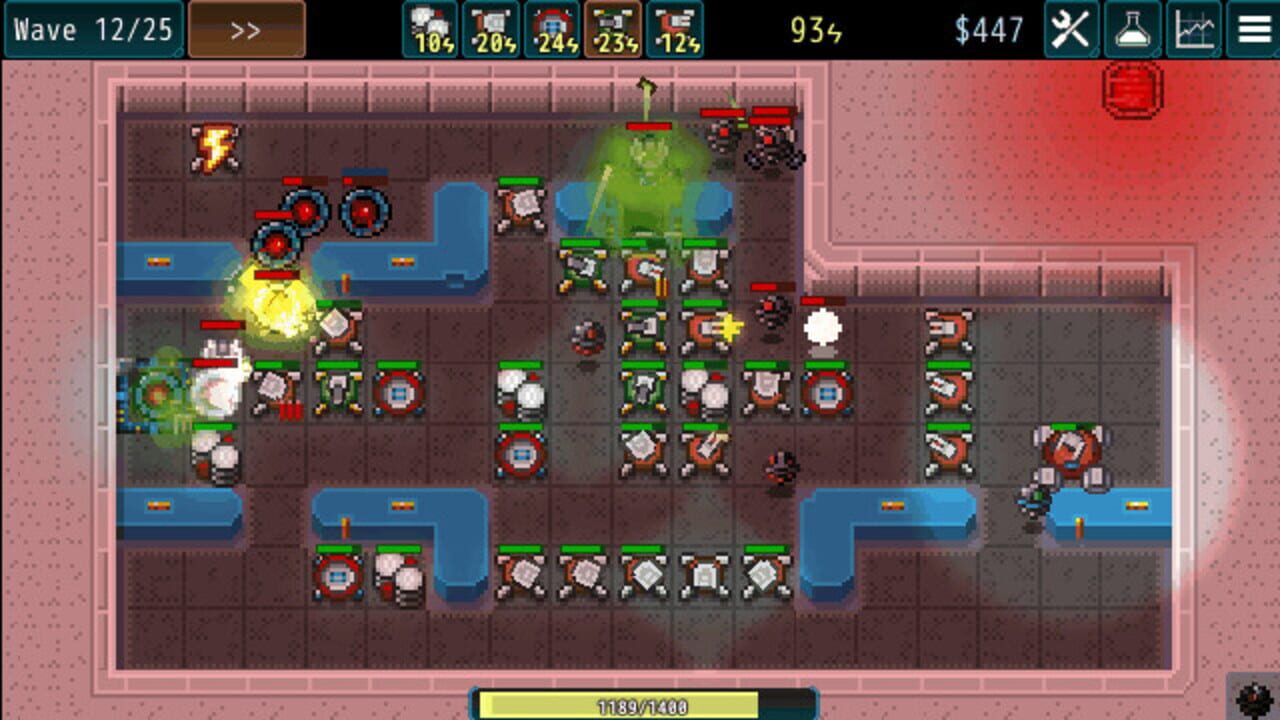Open the research flask panel
This screenshot has height=720, width=1280.
[1134, 28]
